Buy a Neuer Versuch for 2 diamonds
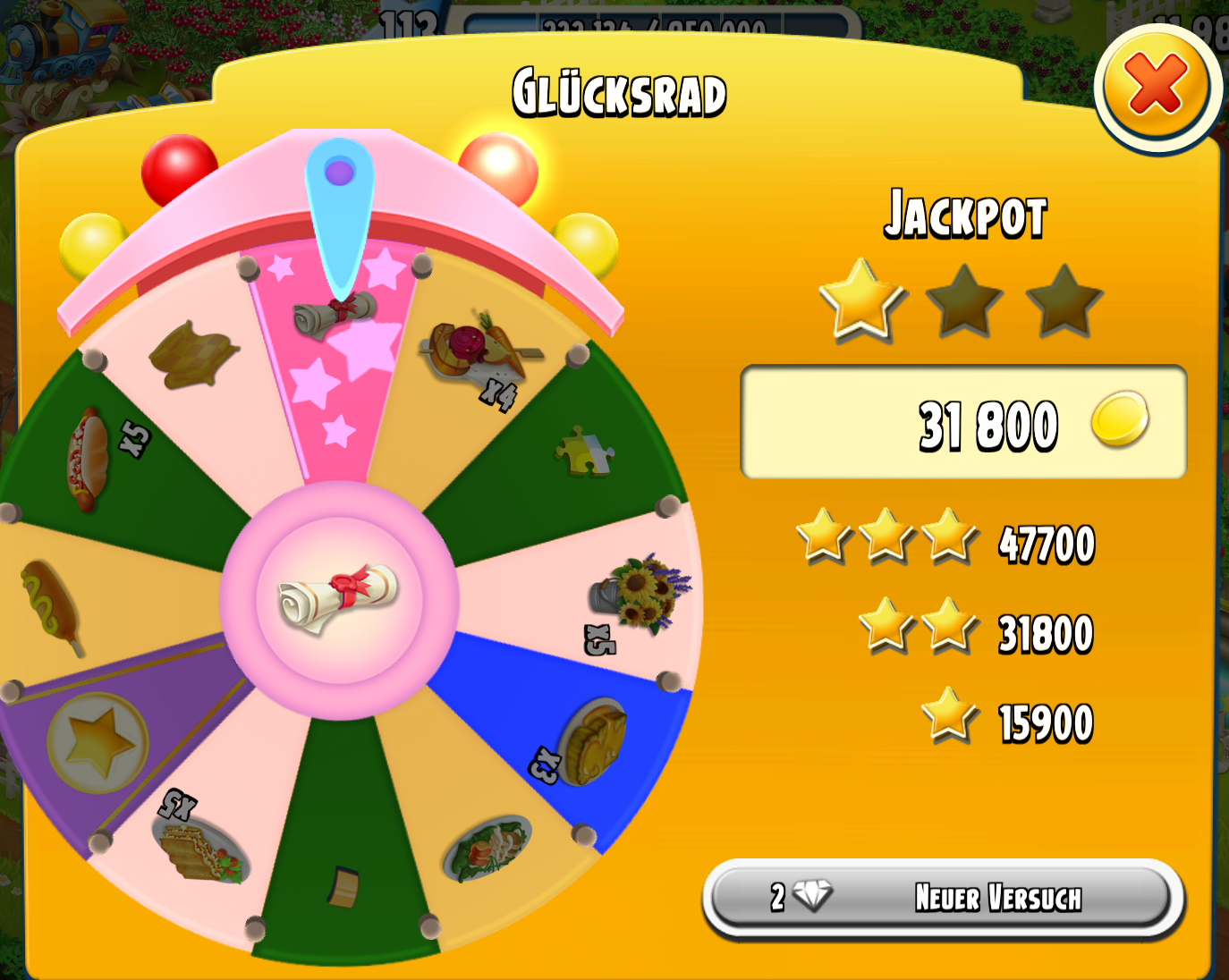Image resolution: width=1229 pixels, height=980 pixels. tap(944, 897)
